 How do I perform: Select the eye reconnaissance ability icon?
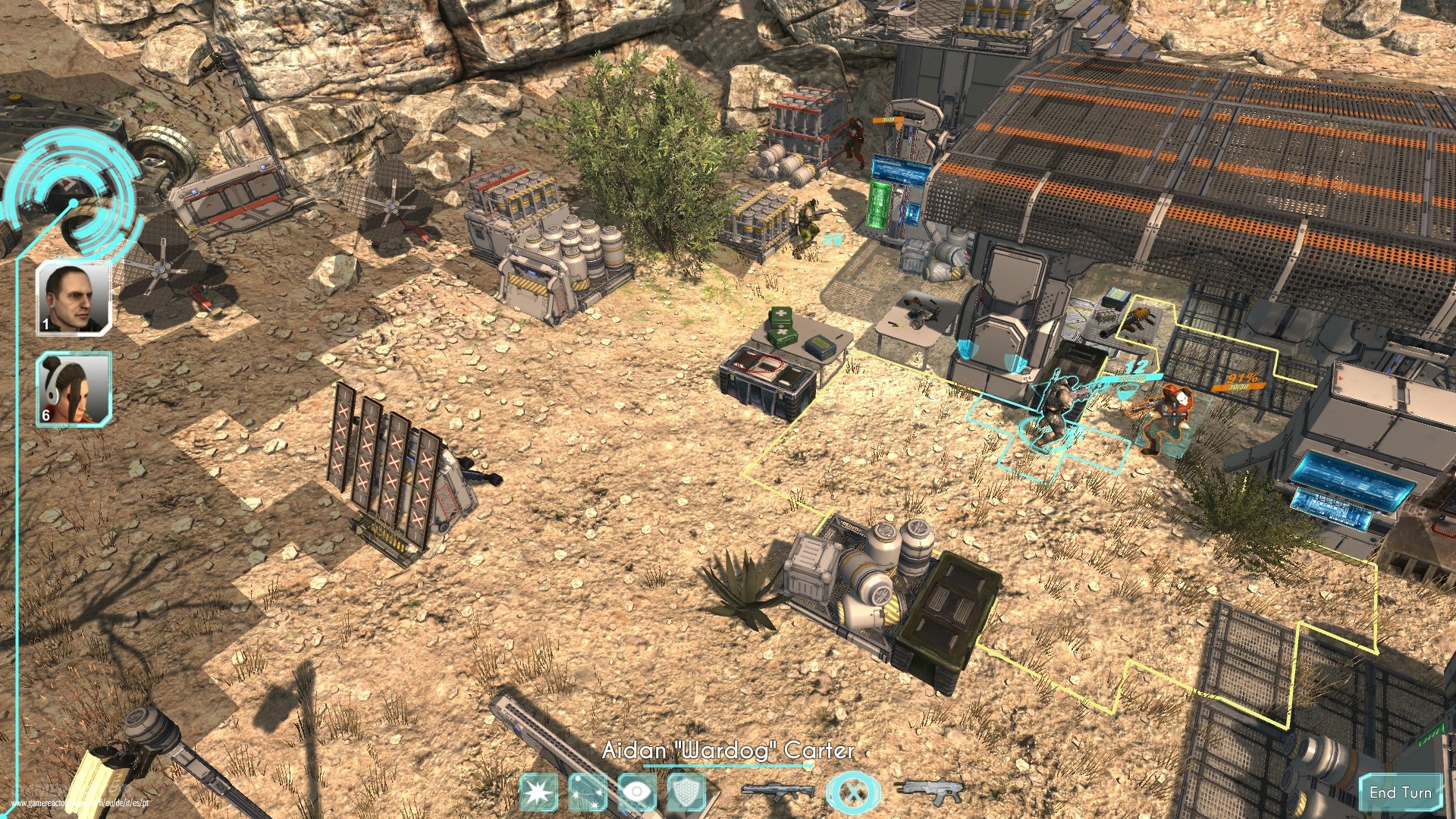click(x=637, y=791)
